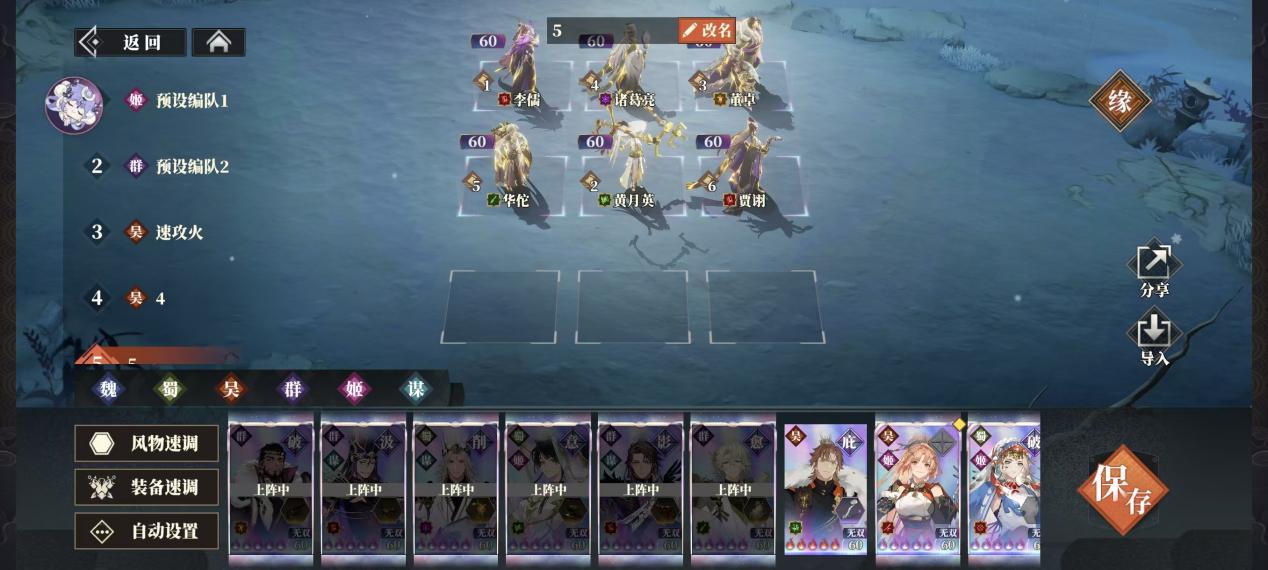The width and height of the screenshot is (1268, 570).
Task: Show only 谋 type heroes
Action: (415, 388)
